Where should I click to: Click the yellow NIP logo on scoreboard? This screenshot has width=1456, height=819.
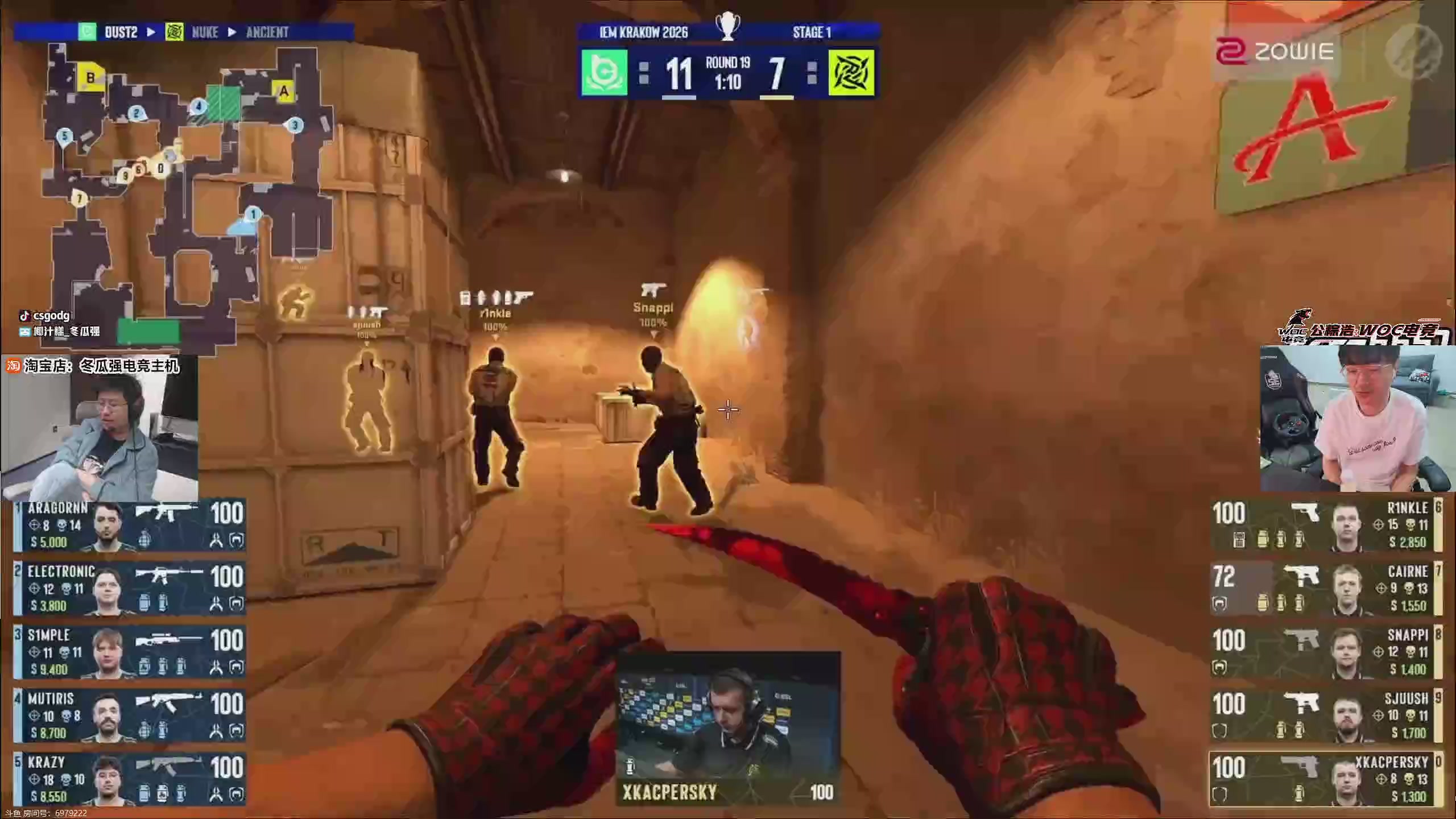pos(851,73)
